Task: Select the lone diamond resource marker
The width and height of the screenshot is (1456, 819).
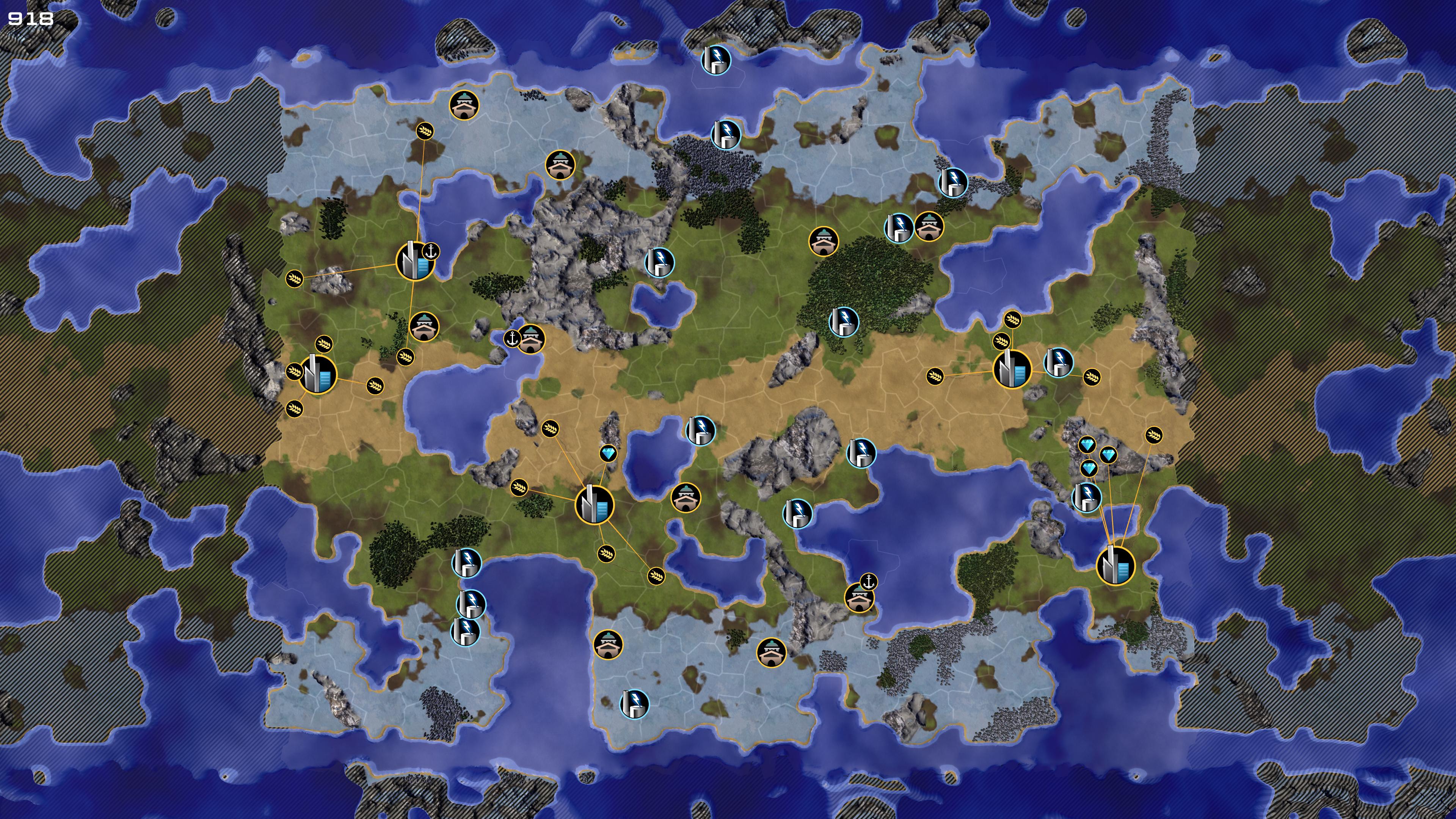Action: click(x=607, y=453)
